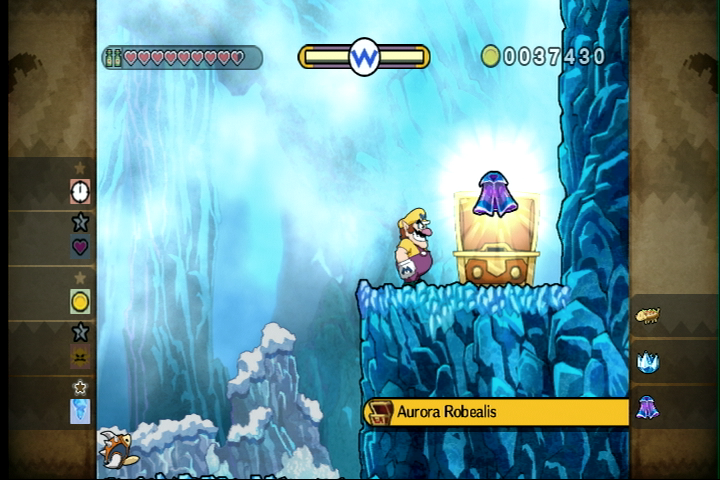Pick the blue ice flame mission icon
The height and width of the screenshot is (480, 720).
pyautogui.click(x=80, y=411)
